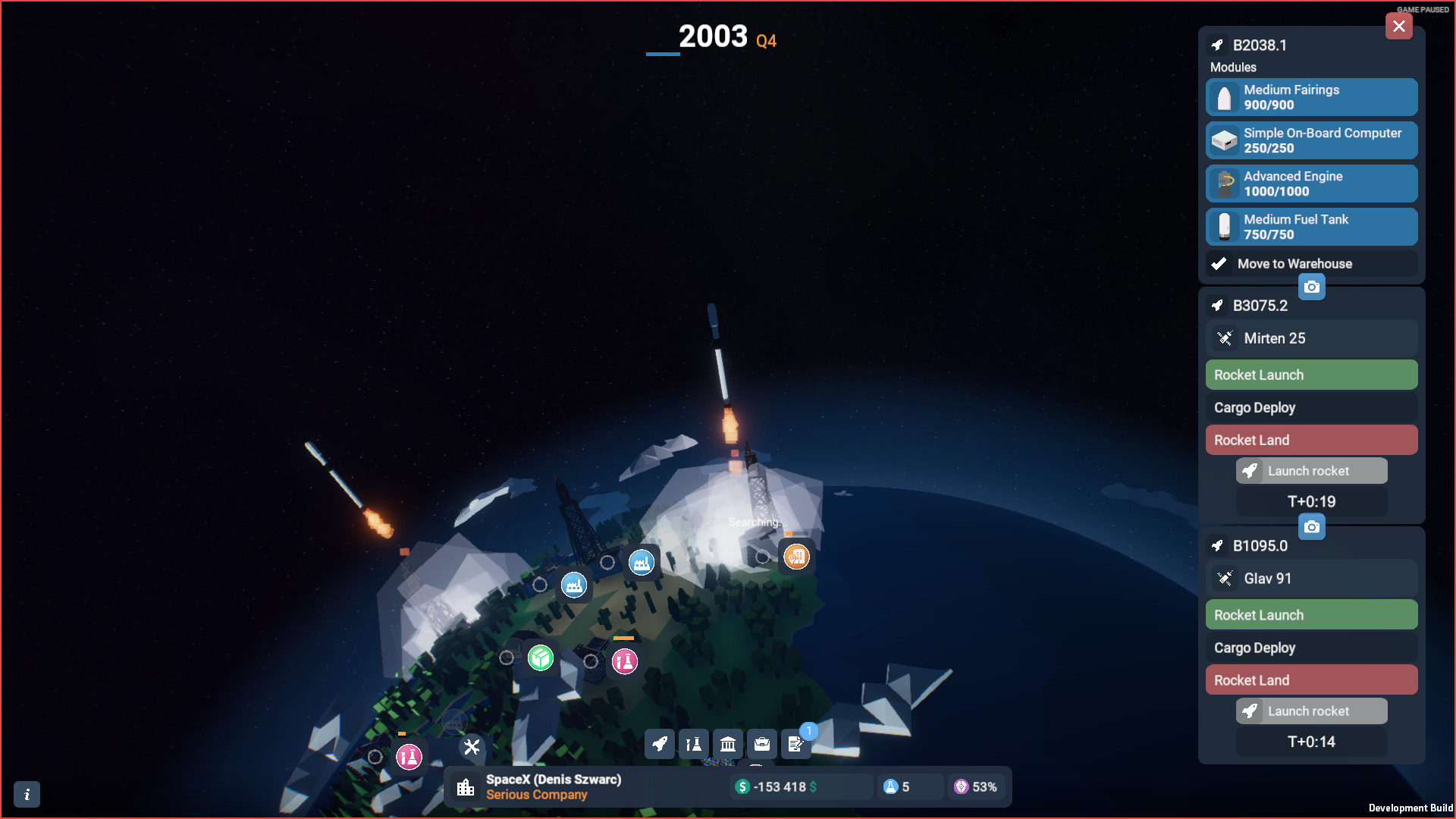Toggle Move to Warehouse checkbox

(1219, 263)
